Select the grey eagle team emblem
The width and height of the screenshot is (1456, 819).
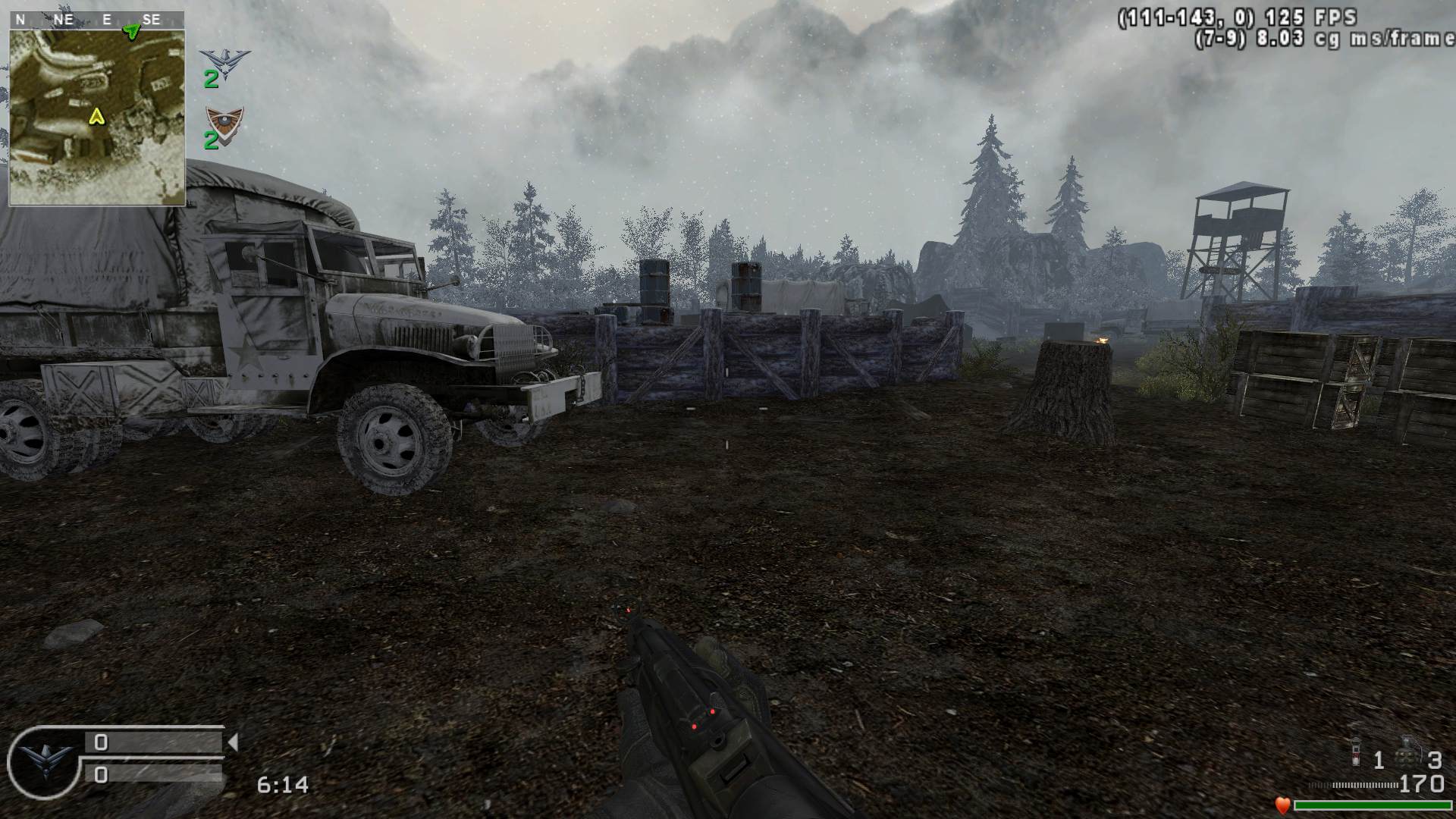(224, 61)
